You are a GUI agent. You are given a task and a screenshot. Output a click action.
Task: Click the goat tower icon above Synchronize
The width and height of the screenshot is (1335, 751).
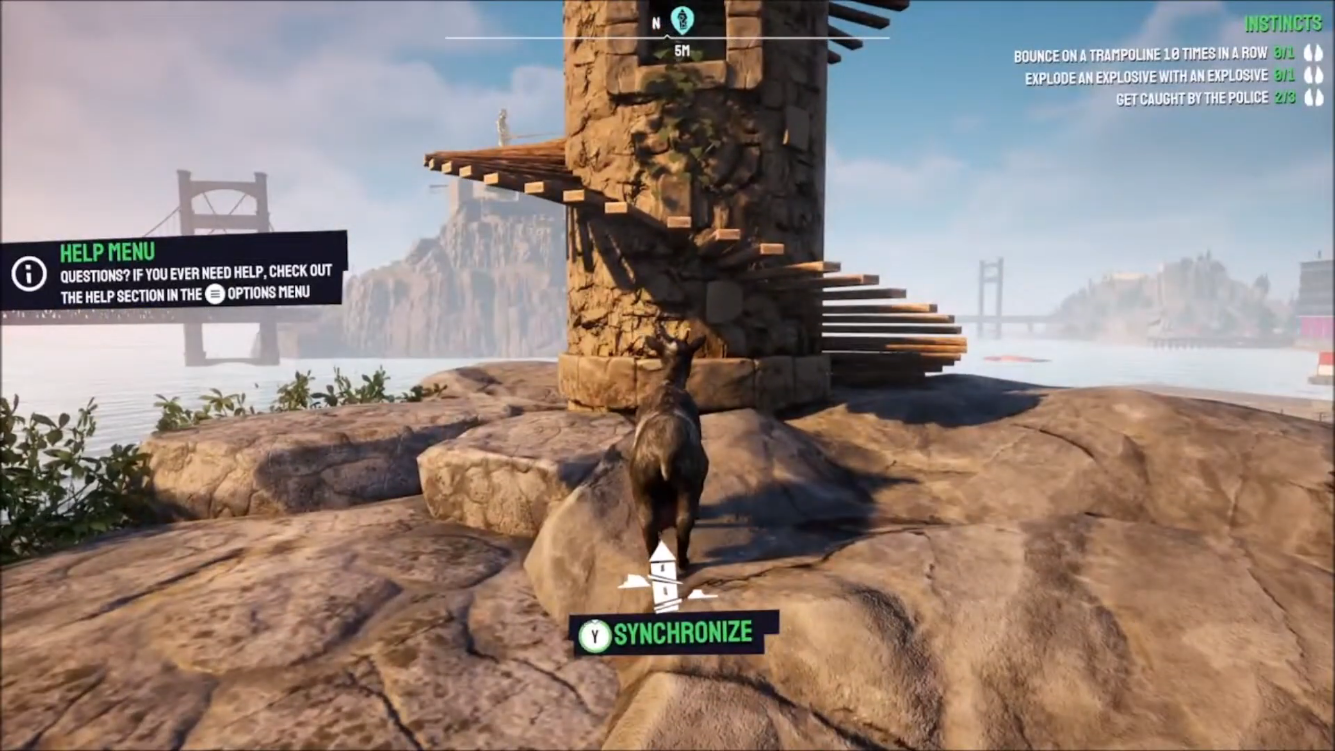tap(666, 578)
